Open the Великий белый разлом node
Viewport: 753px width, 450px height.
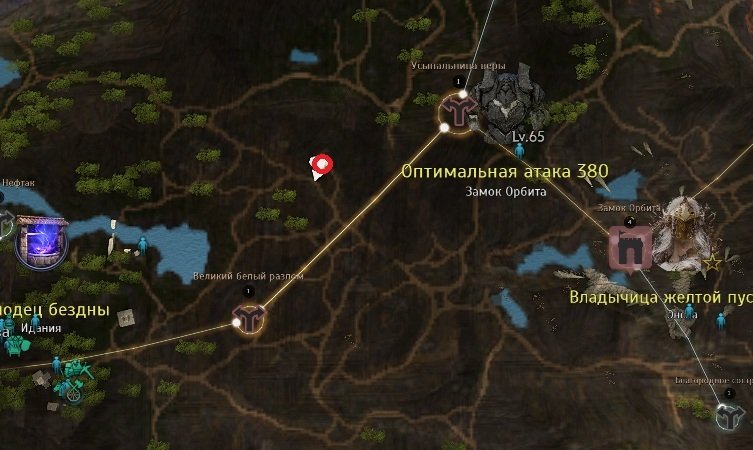click(x=247, y=319)
